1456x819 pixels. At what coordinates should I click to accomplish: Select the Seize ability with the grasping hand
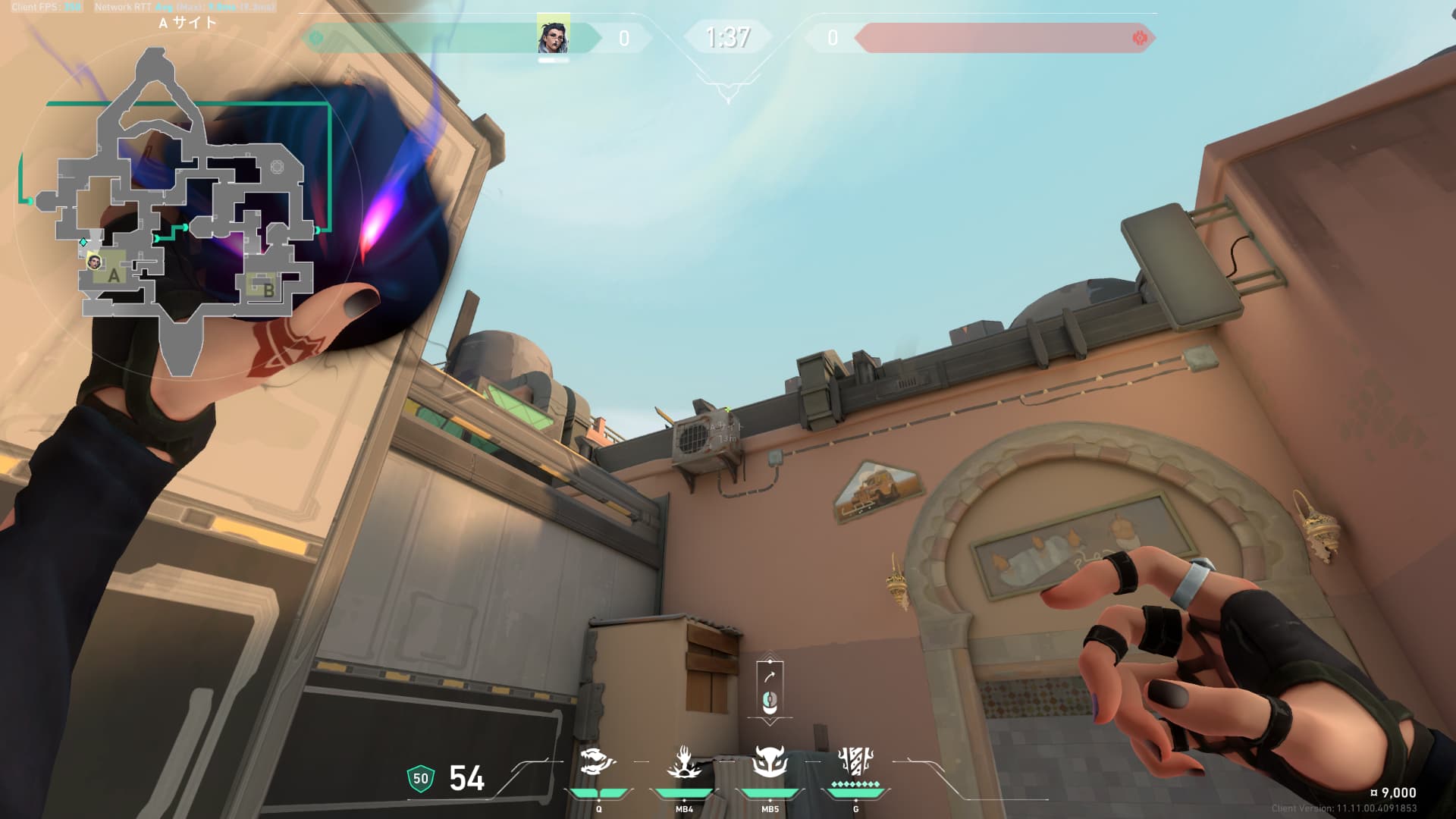coord(684,763)
